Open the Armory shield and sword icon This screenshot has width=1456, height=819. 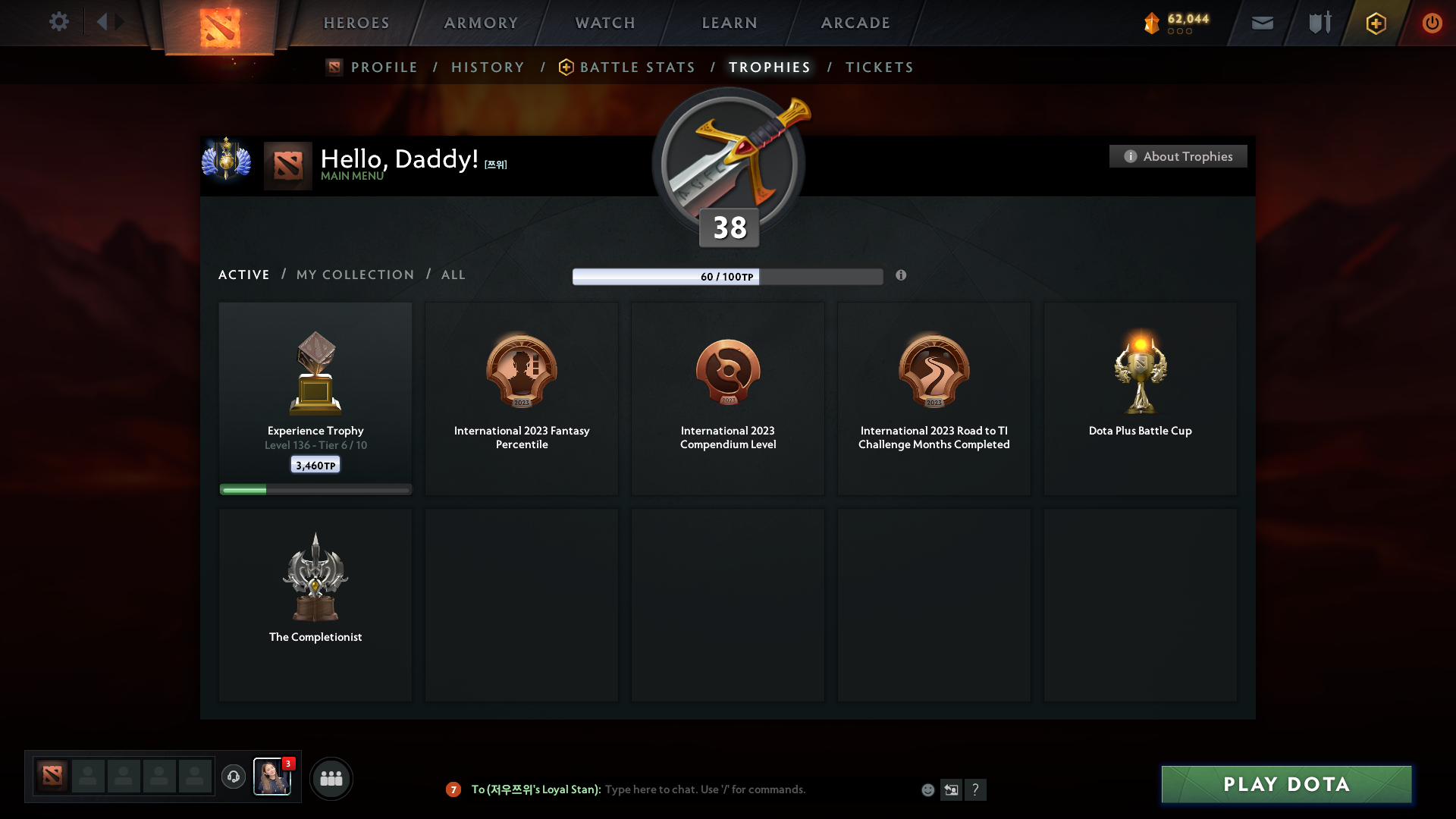pos(1319,23)
